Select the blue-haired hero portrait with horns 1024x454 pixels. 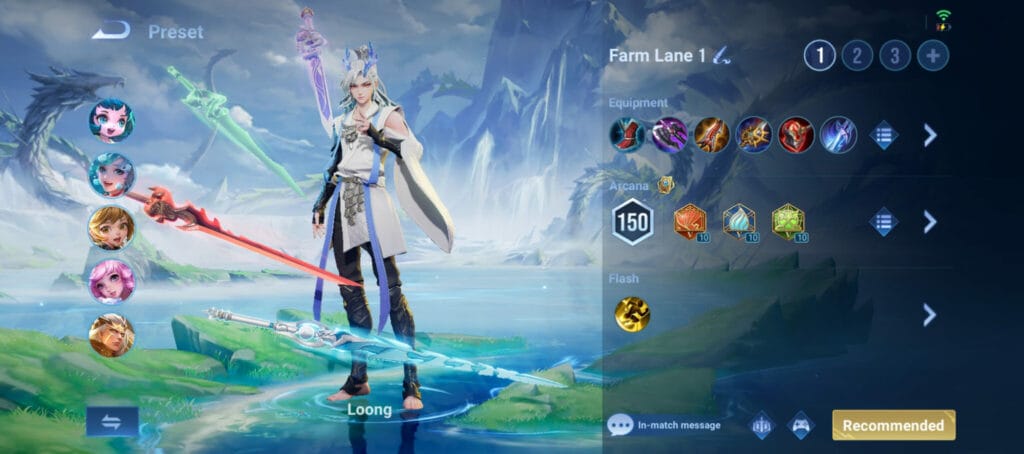pyautogui.click(x=111, y=121)
